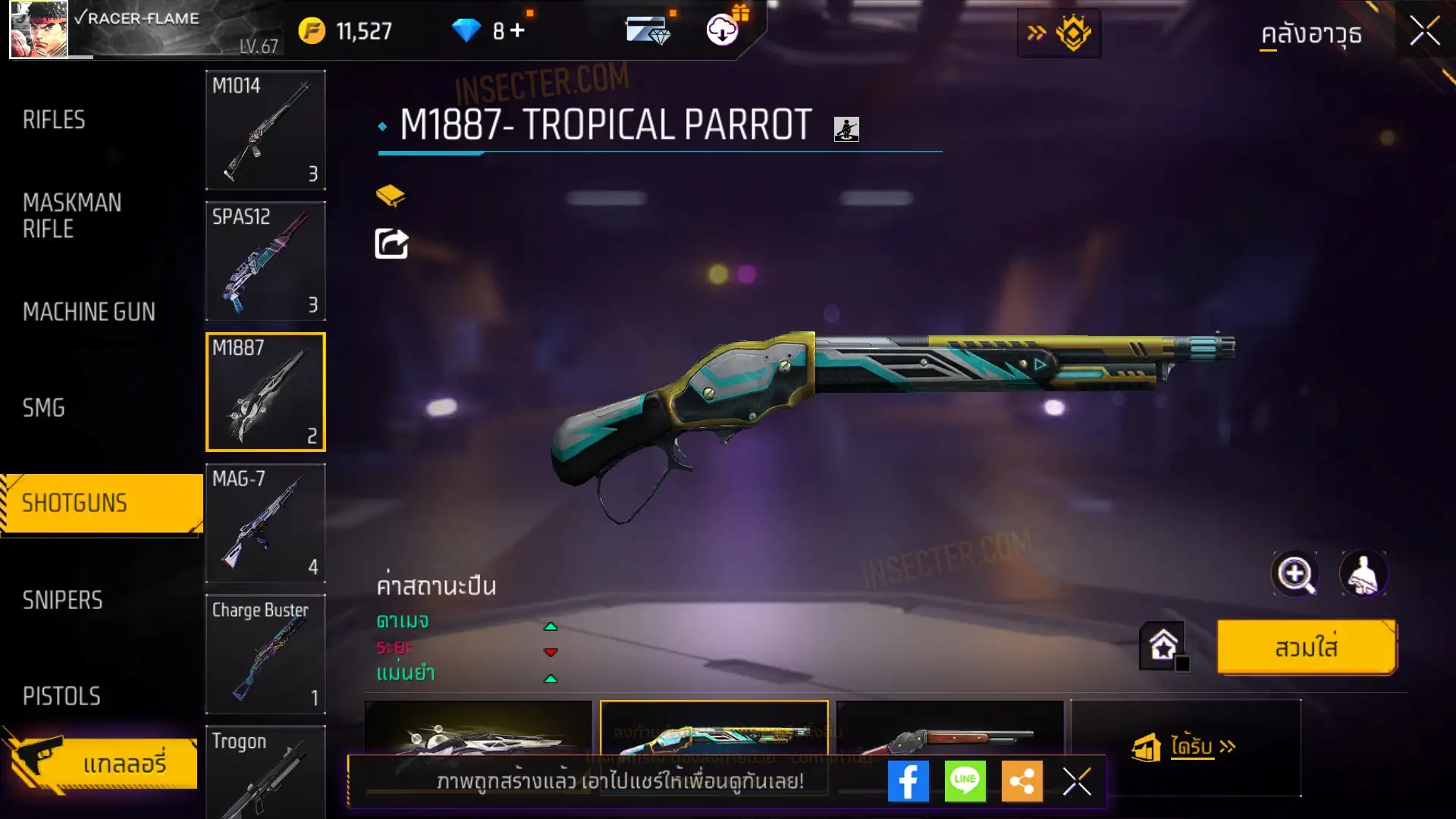The height and width of the screenshot is (819, 1456).
Task: Choose the SNIPERS category
Action: tap(62, 601)
